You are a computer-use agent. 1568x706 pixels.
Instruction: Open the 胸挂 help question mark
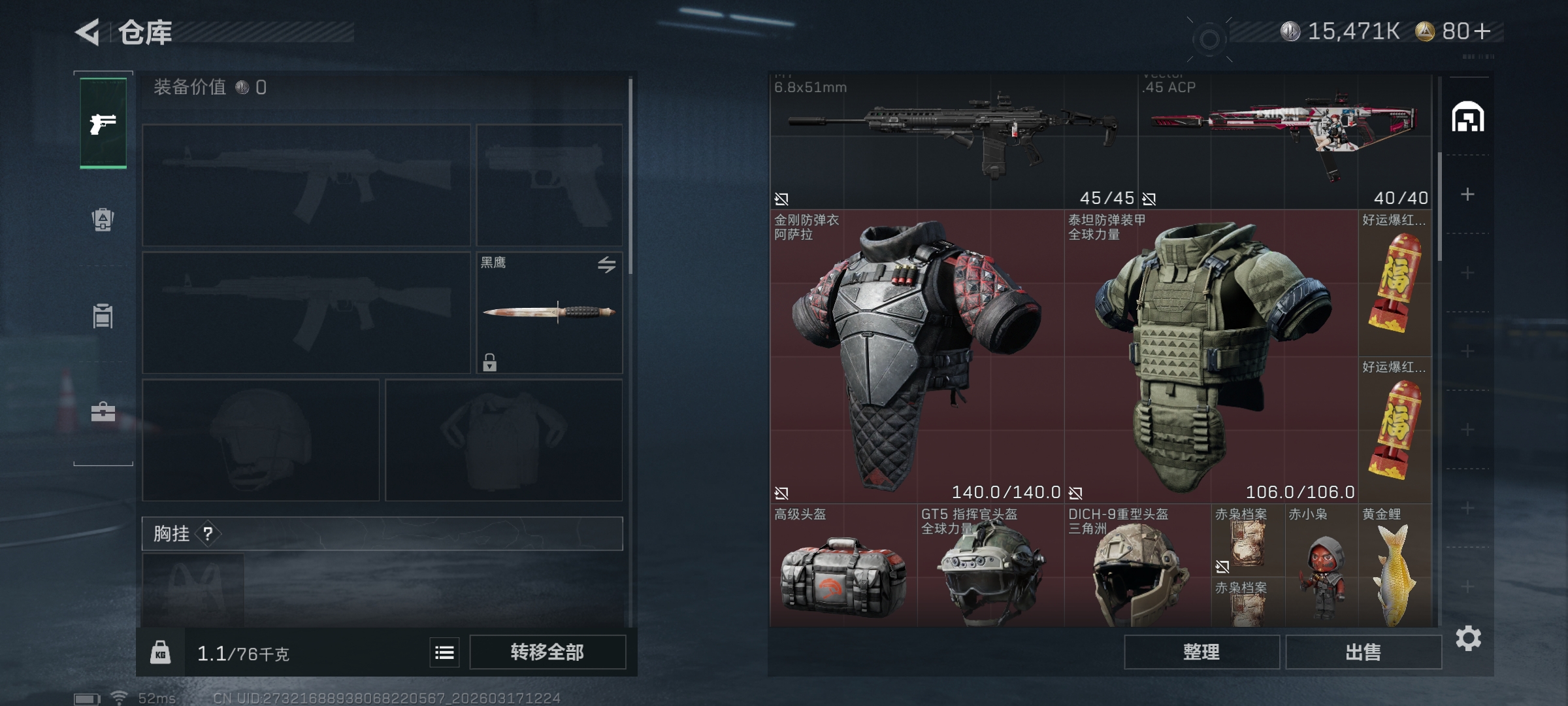click(x=208, y=534)
